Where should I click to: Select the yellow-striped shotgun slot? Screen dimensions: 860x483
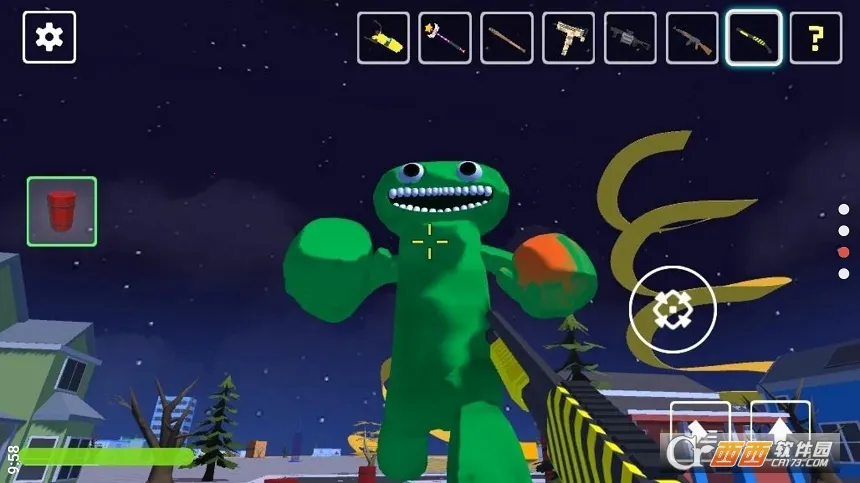[754, 38]
